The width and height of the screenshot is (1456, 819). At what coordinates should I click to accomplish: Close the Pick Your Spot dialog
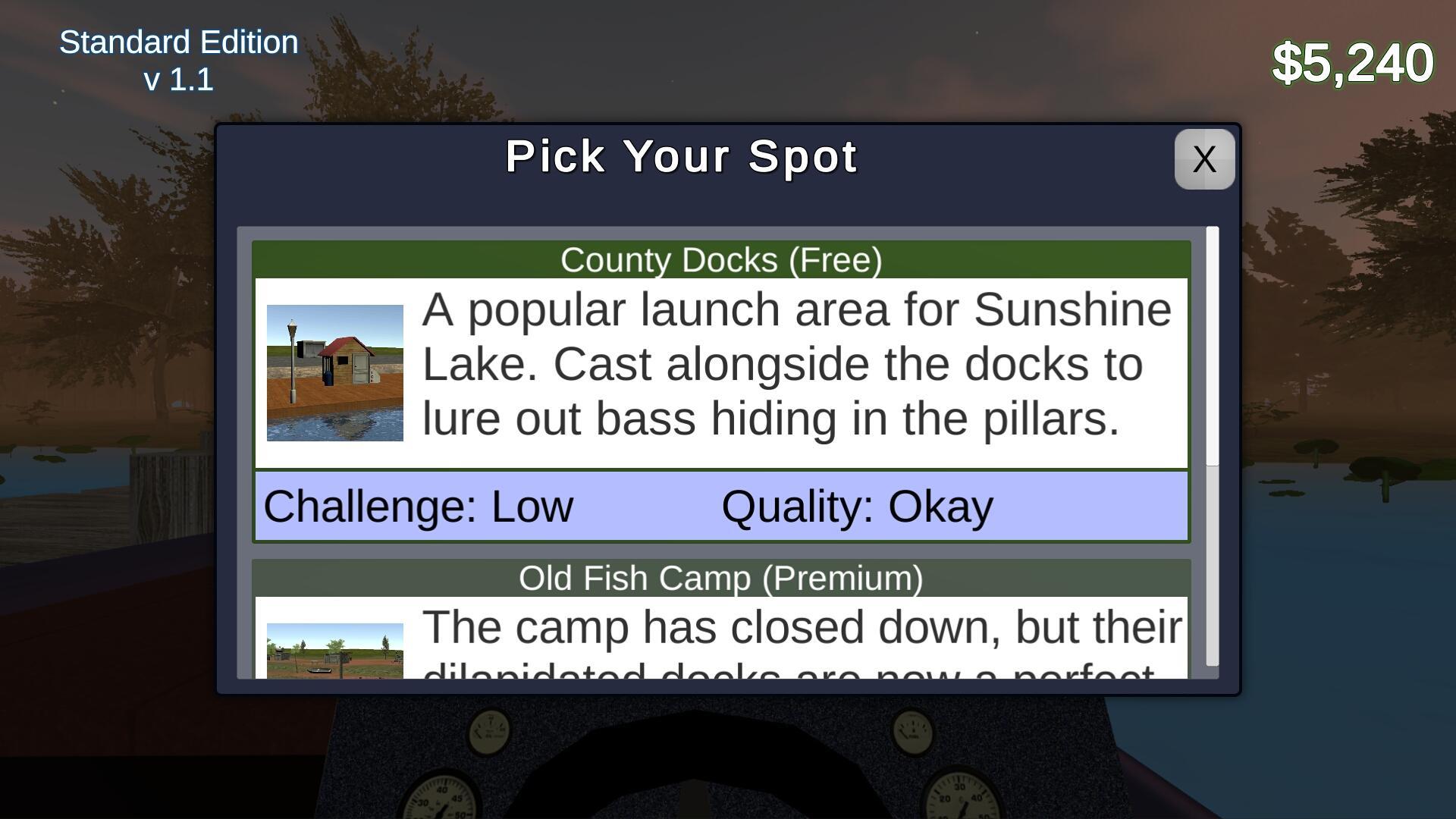1203,159
